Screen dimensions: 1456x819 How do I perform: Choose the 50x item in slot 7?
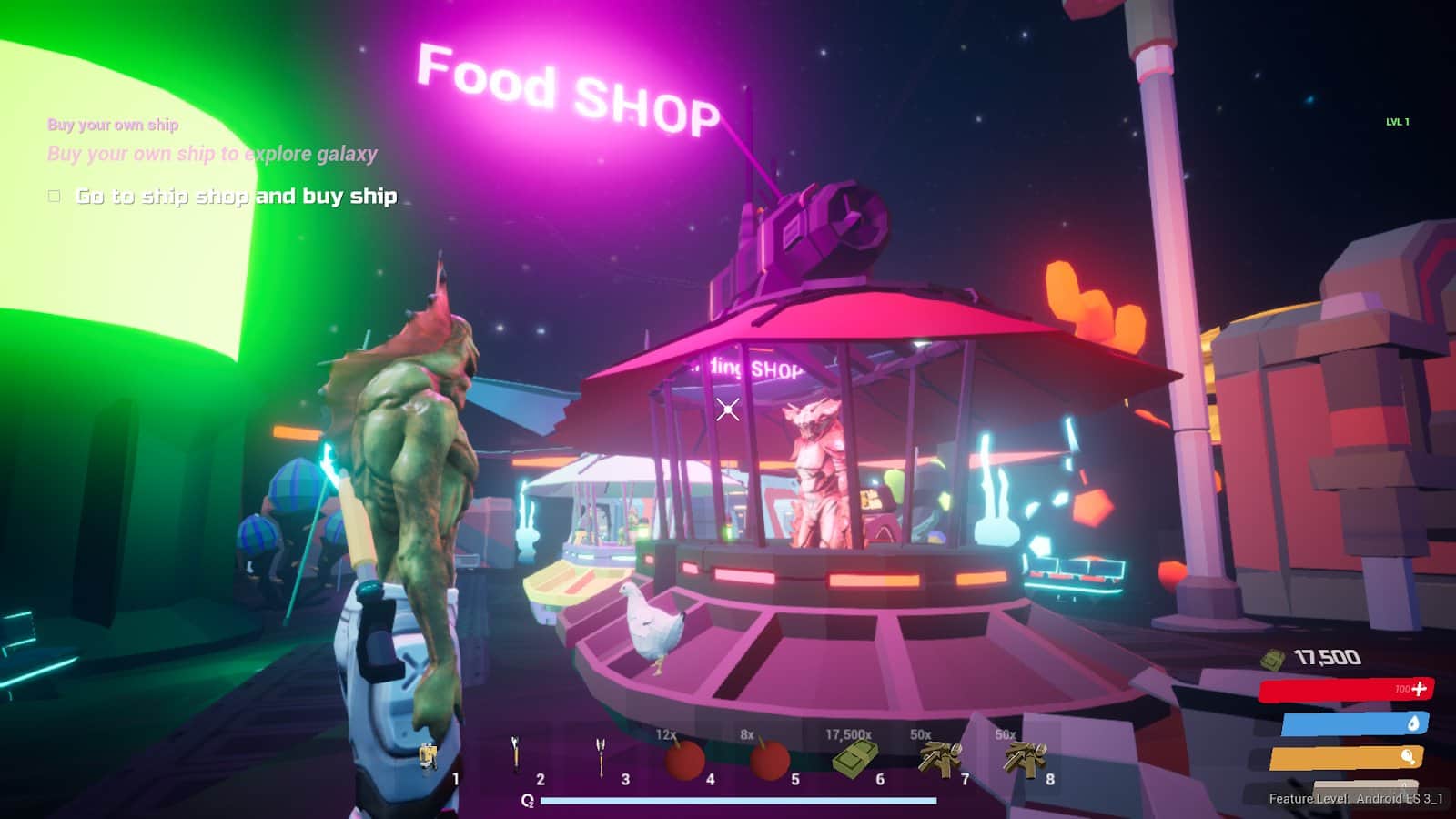939,758
